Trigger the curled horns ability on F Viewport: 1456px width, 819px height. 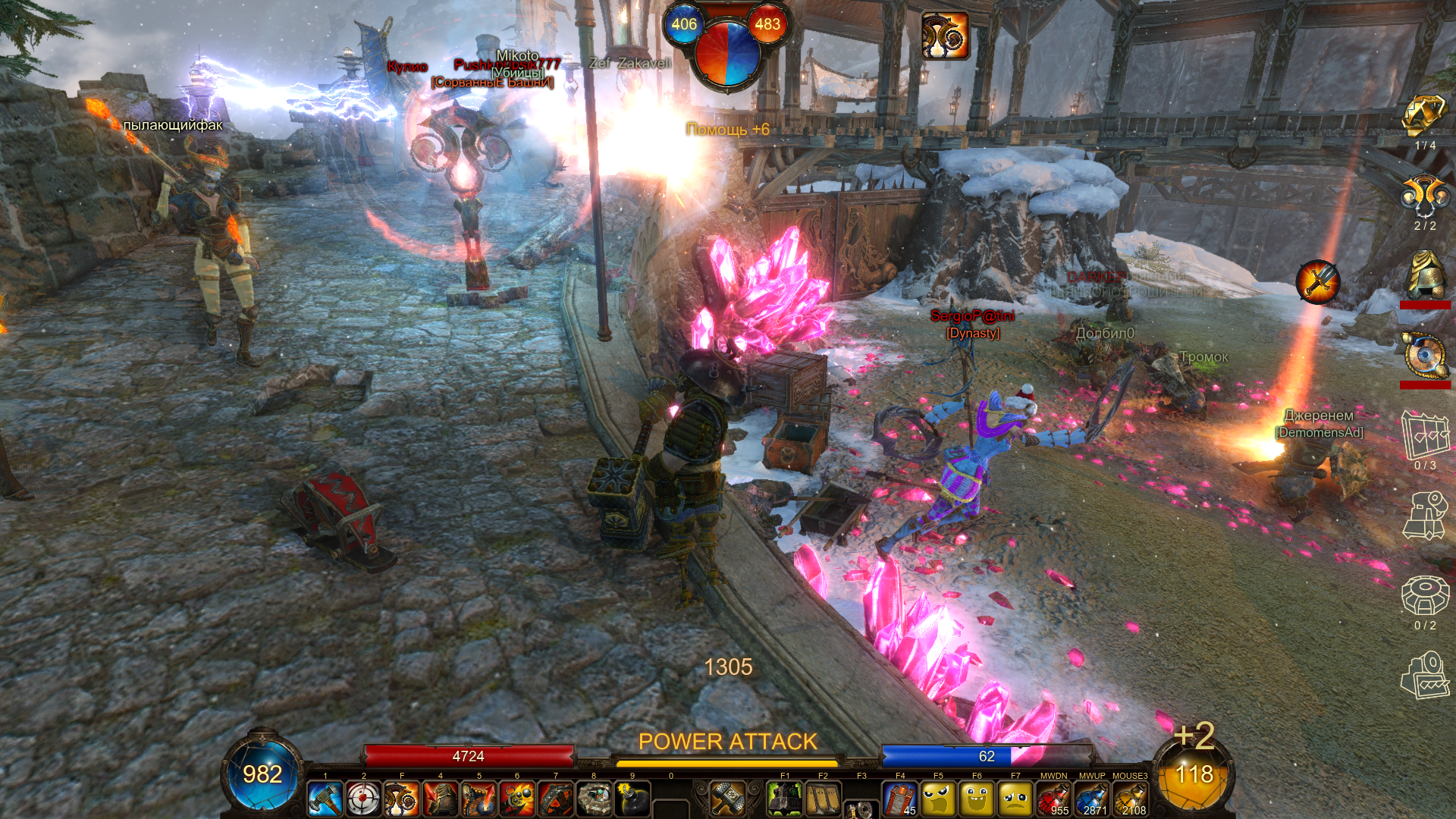[x=402, y=799]
